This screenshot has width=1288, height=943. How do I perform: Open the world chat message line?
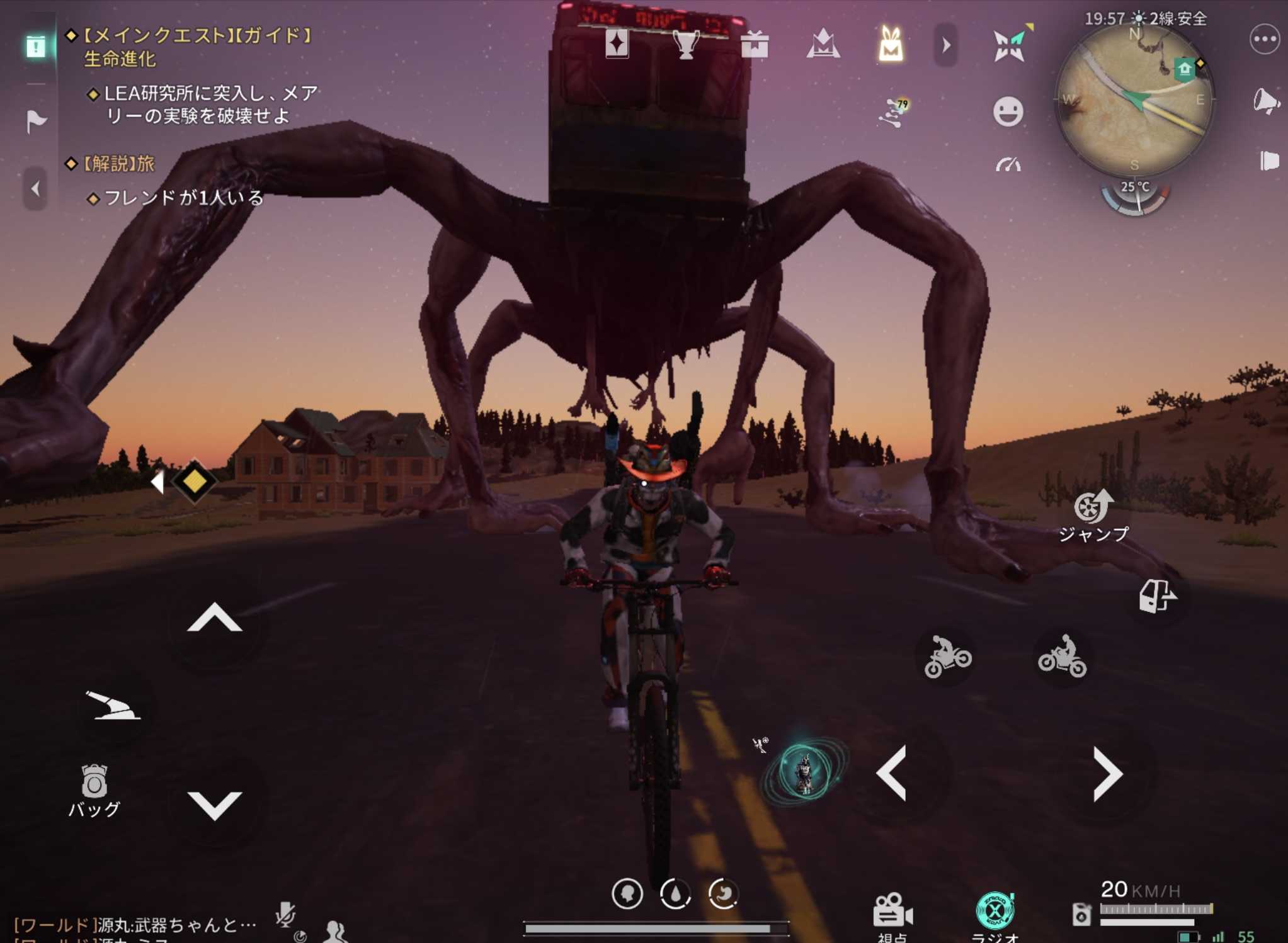tap(135, 924)
